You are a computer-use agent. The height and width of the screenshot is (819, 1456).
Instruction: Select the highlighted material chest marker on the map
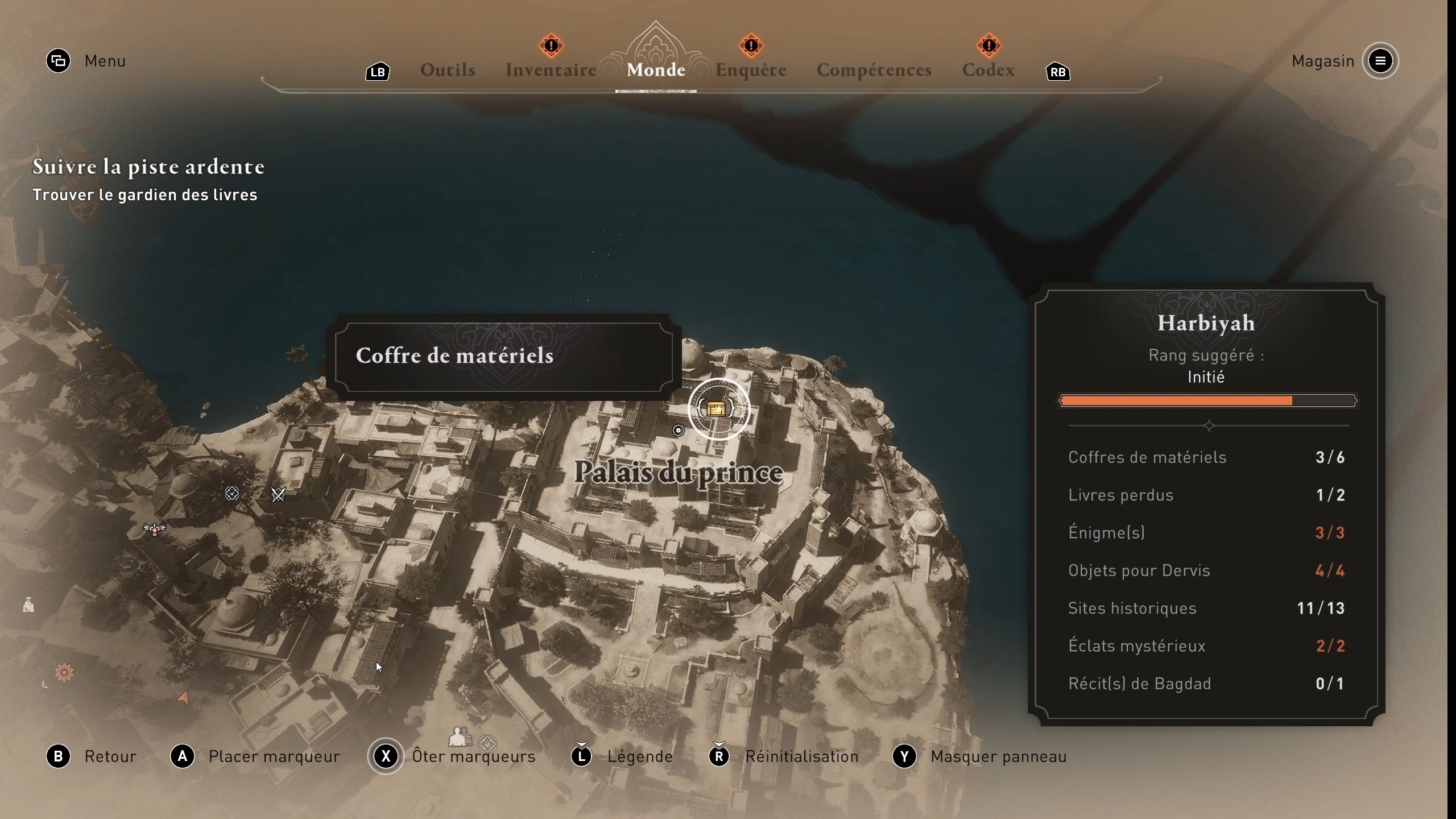(x=717, y=409)
